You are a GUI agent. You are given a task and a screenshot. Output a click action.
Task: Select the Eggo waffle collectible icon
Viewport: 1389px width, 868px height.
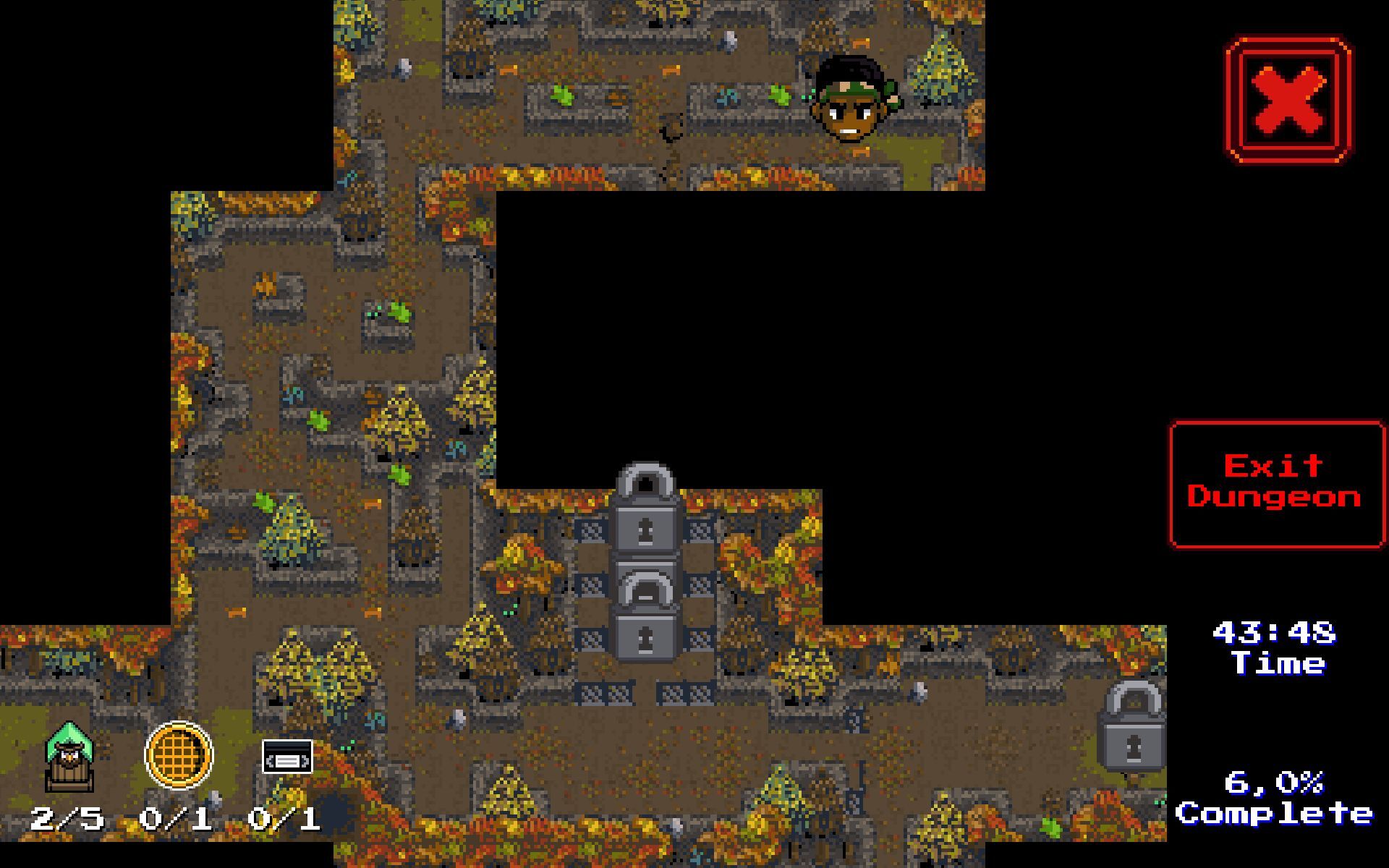coord(179,756)
